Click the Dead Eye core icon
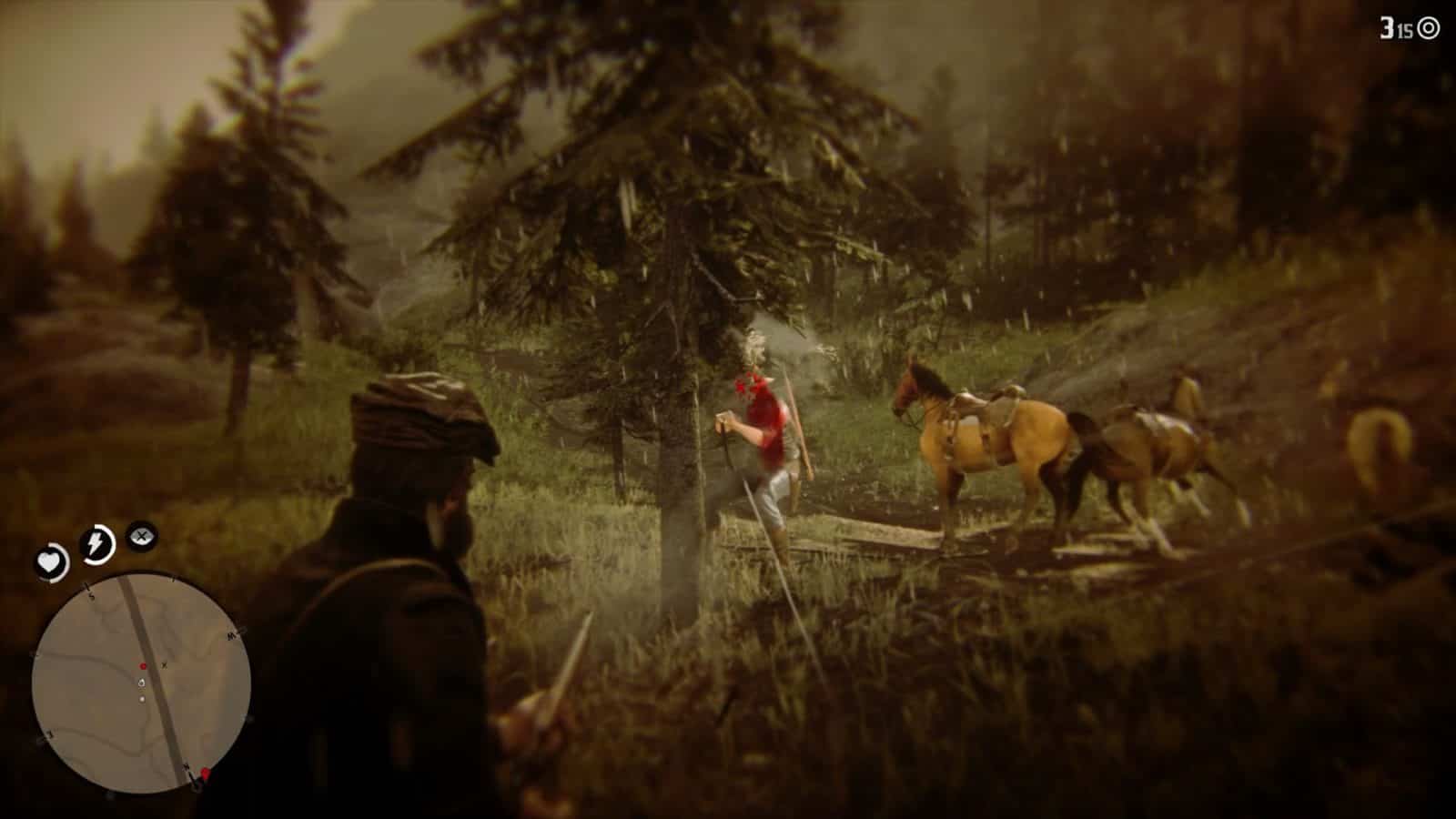Viewport: 1456px width, 819px height. [x=139, y=537]
